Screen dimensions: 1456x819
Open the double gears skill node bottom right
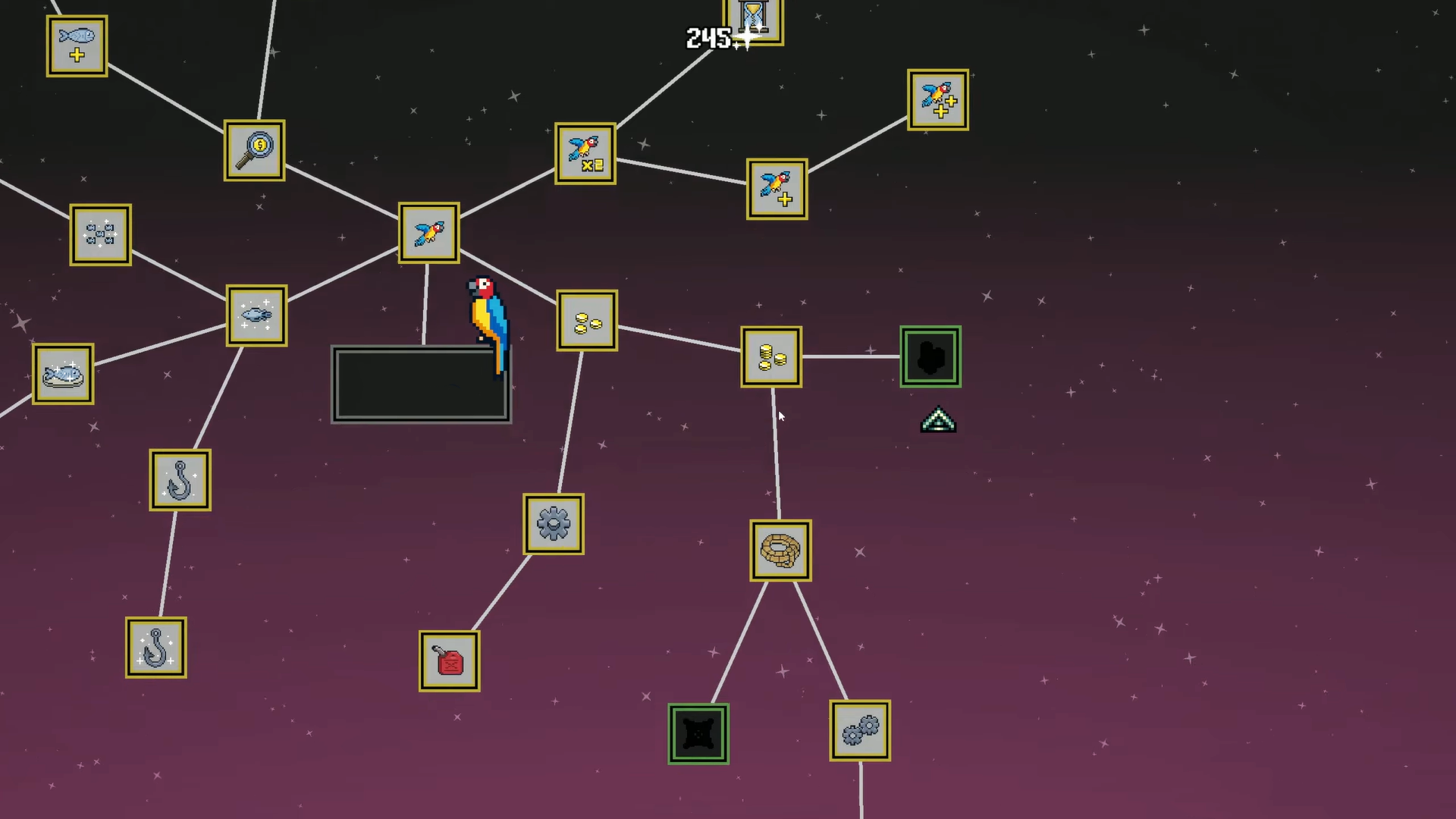coord(859,730)
